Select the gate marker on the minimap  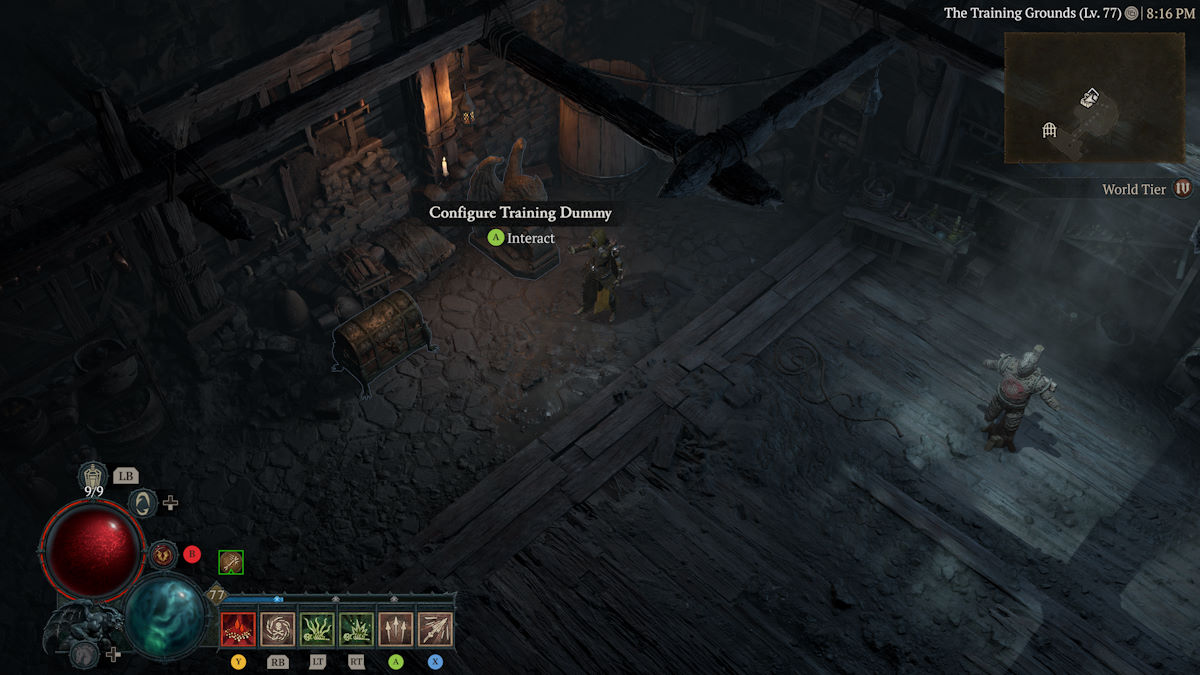pos(1049,129)
